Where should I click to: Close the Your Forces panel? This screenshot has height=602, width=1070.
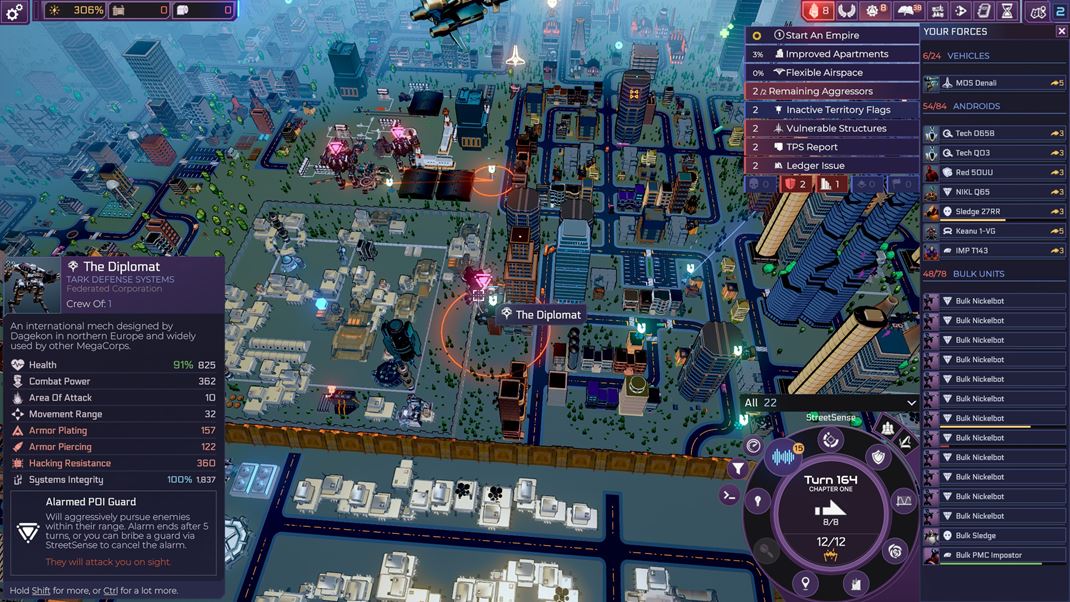(1061, 31)
